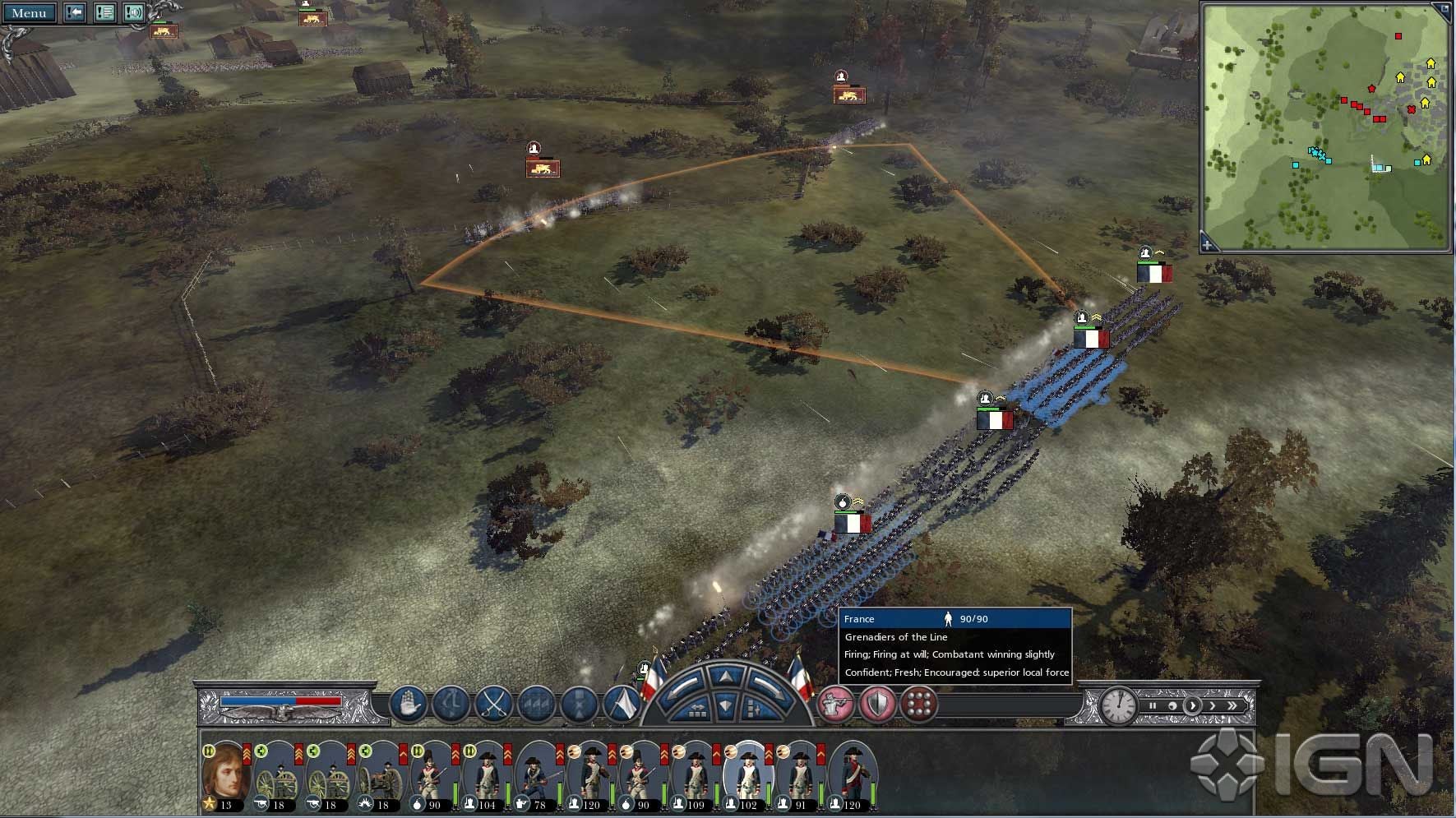
Task: Pause the battle
Action: click(x=1153, y=705)
